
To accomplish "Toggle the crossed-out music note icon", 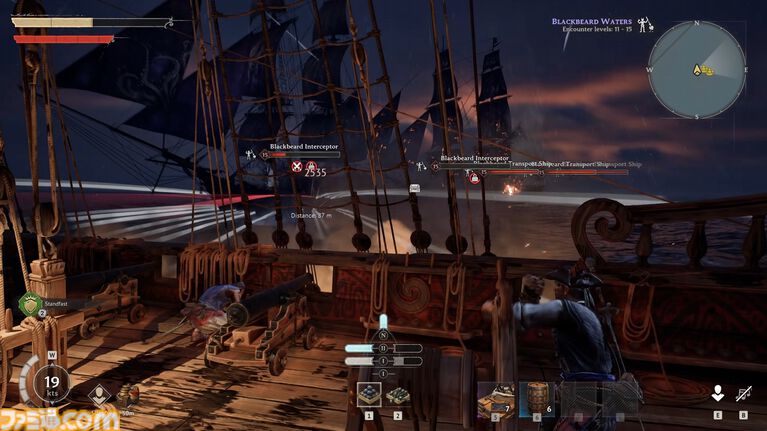I will pyautogui.click(x=743, y=394).
